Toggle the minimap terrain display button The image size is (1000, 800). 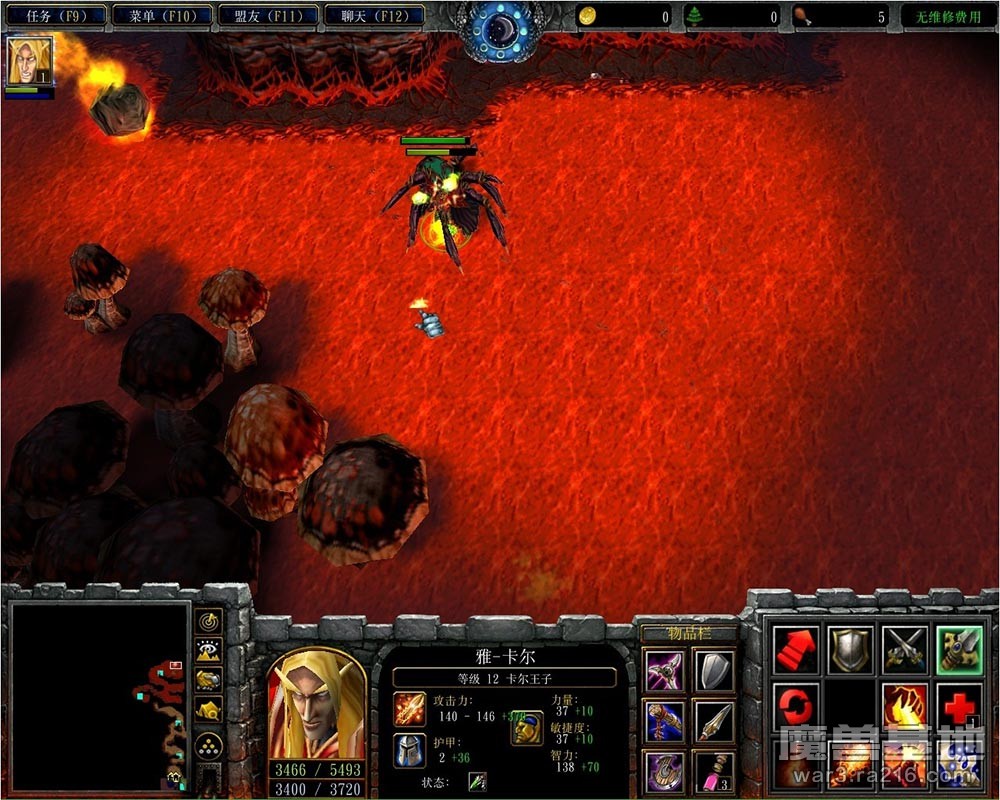[209, 651]
